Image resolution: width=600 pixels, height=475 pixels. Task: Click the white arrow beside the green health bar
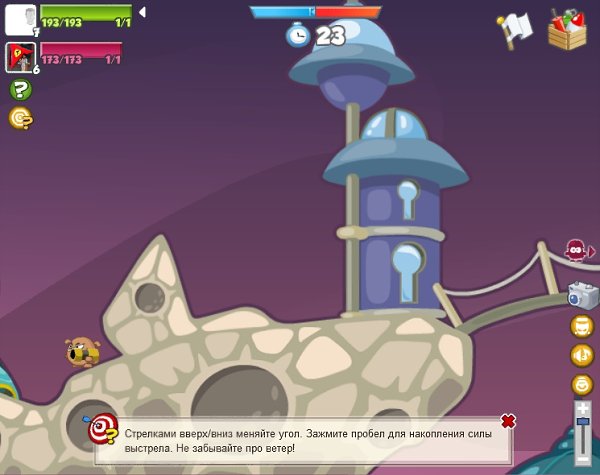click(142, 12)
